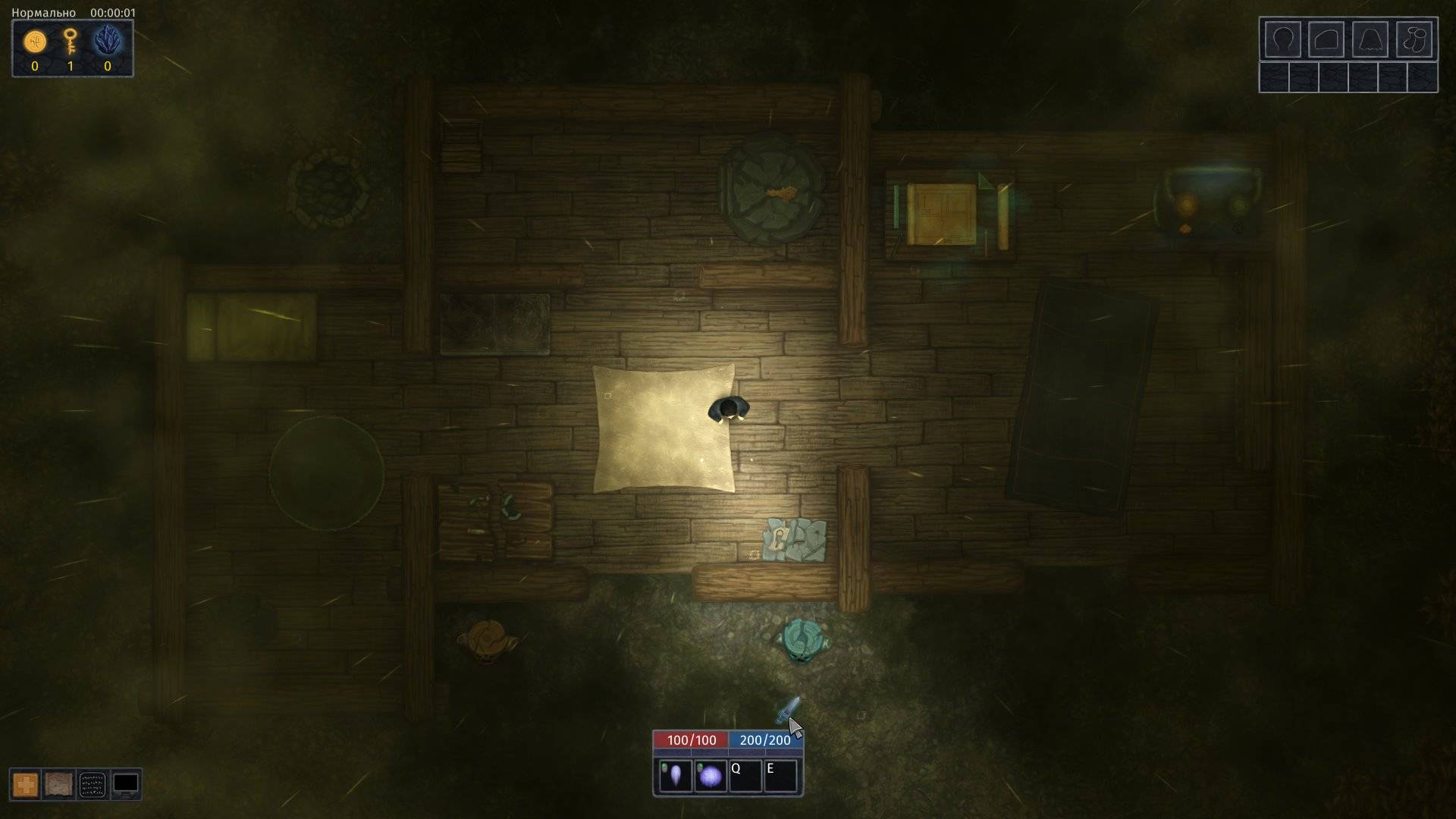This screenshot has height=819, width=1456.
Task: Click the blue crystal counter icon
Action: coord(107,41)
